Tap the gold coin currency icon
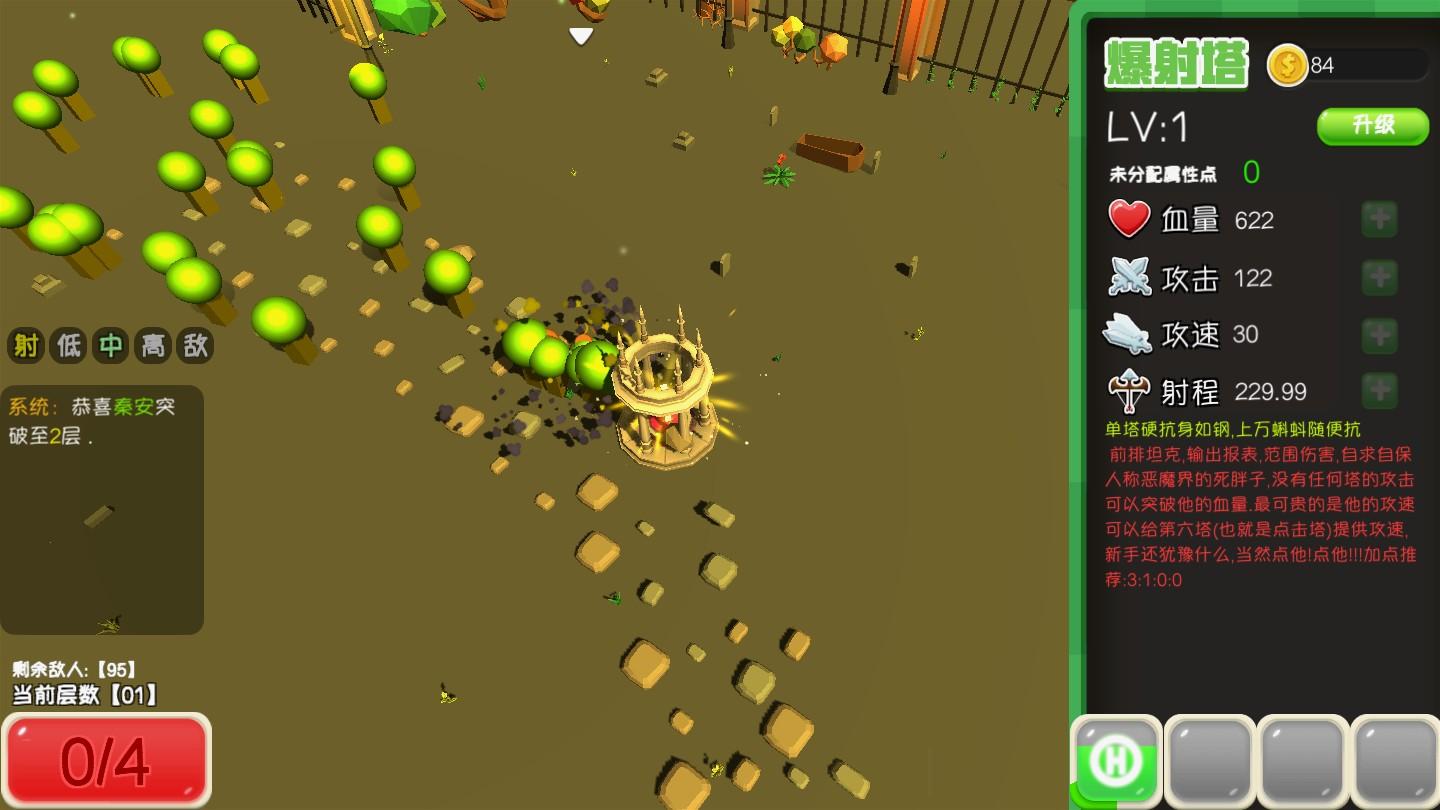Image resolution: width=1440 pixels, height=810 pixels. [x=1287, y=66]
